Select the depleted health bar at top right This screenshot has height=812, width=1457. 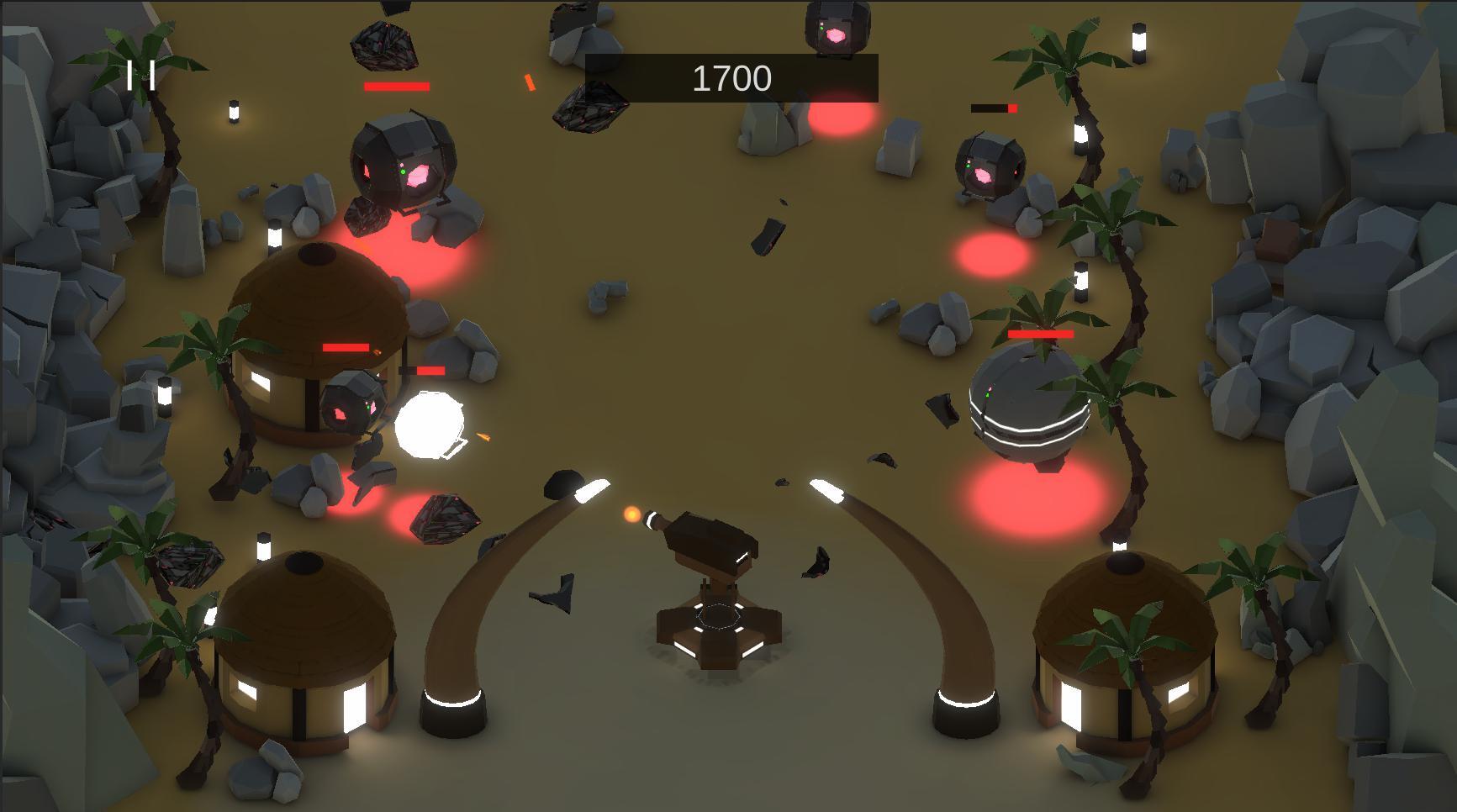pos(995,108)
